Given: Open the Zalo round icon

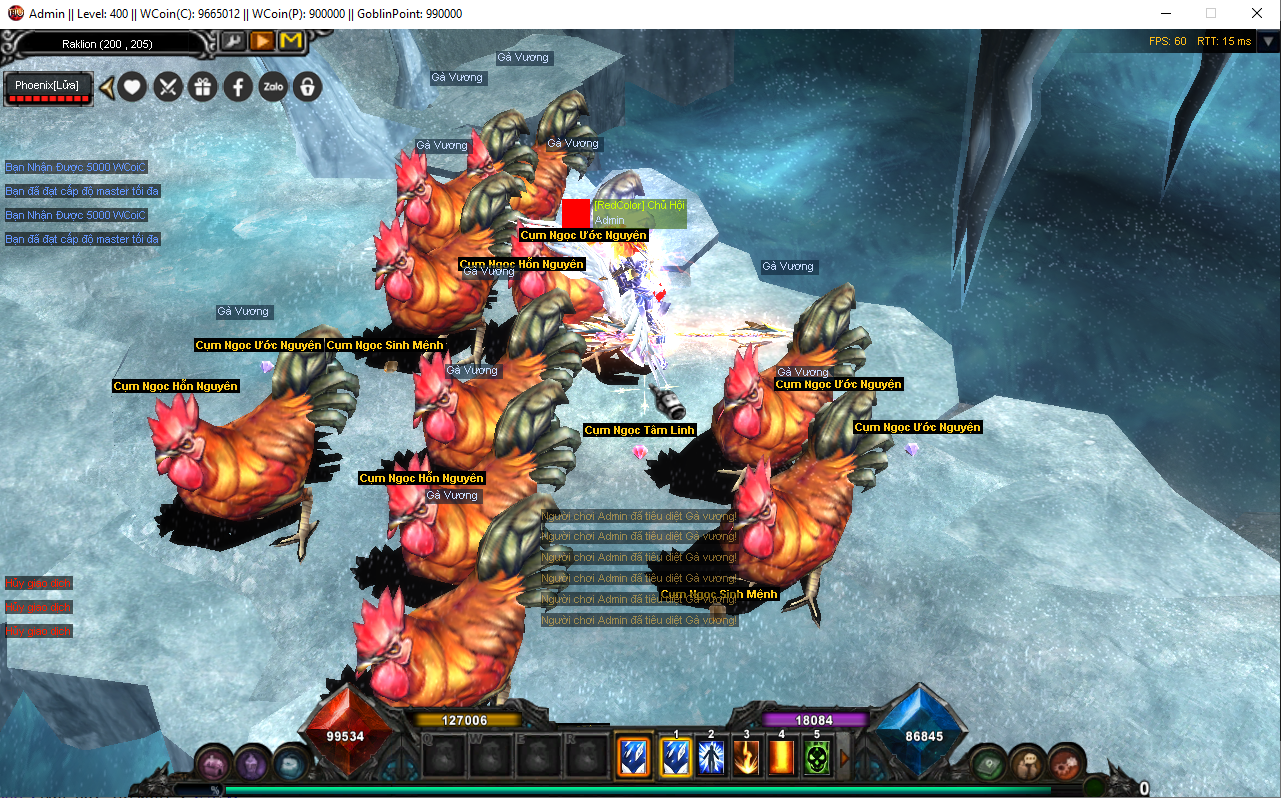Looking at the screenshot, I should [272, 87].
